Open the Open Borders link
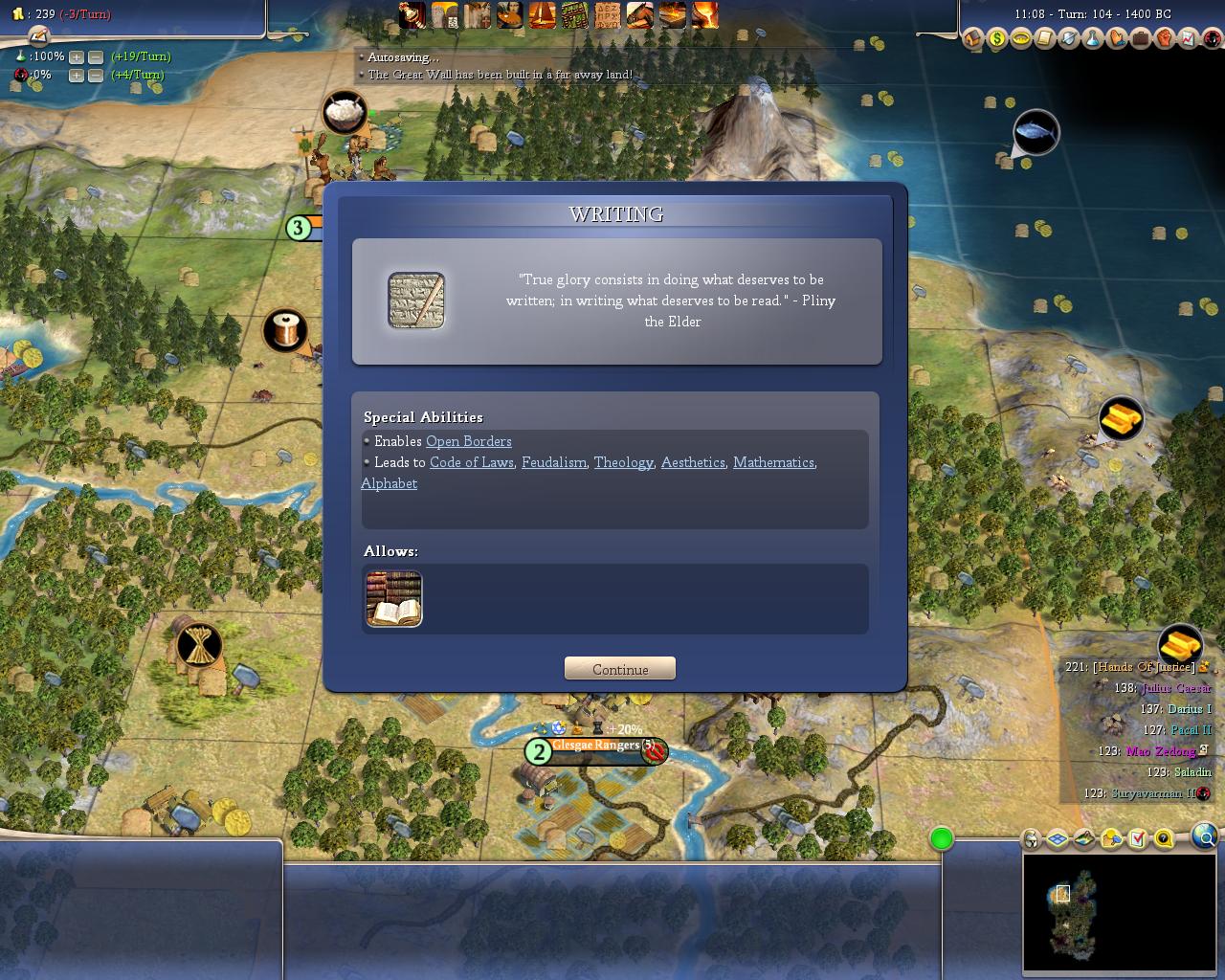 468,441
